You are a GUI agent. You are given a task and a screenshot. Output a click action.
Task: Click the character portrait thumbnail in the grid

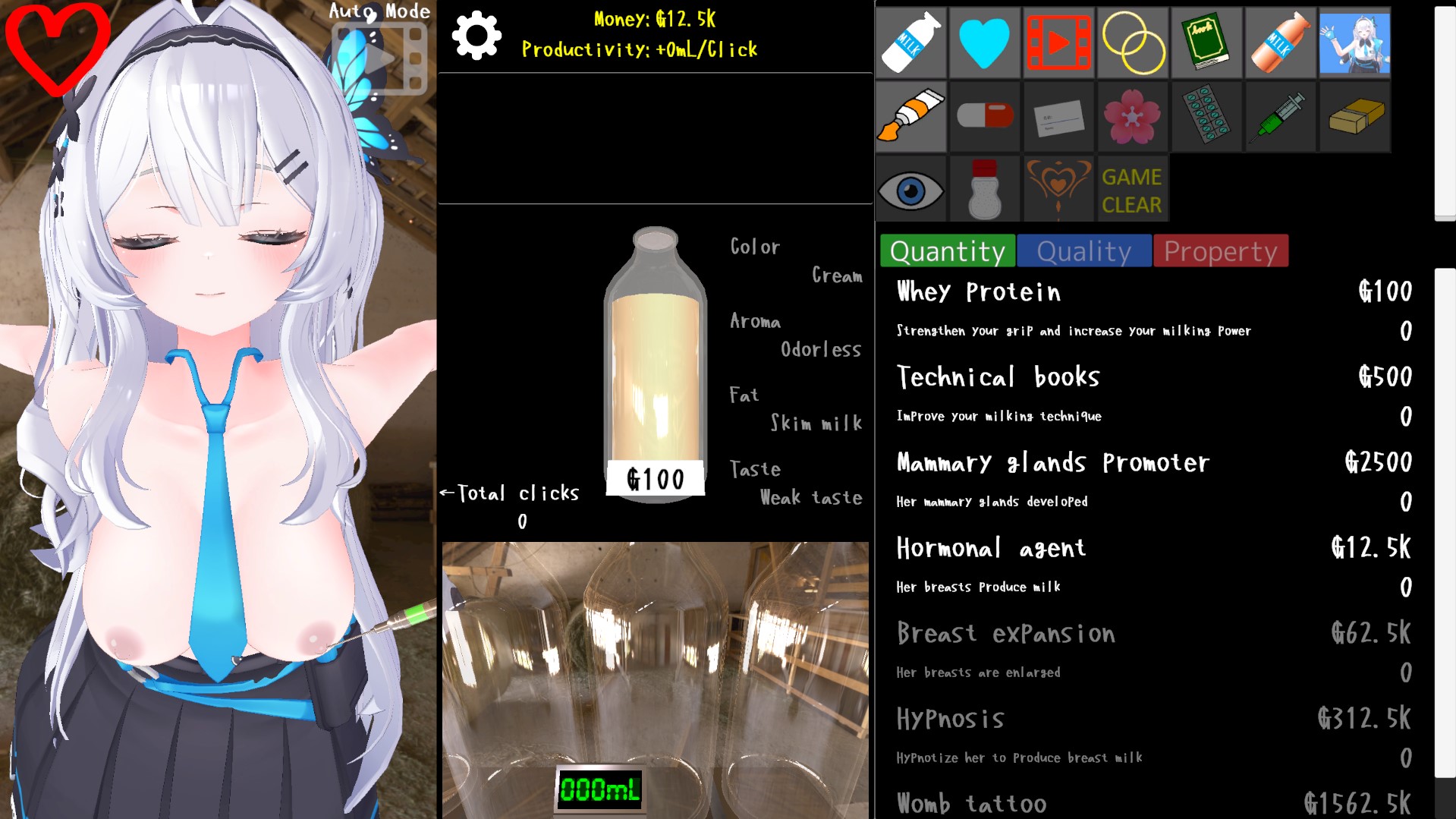click(x=1354, y=43)
